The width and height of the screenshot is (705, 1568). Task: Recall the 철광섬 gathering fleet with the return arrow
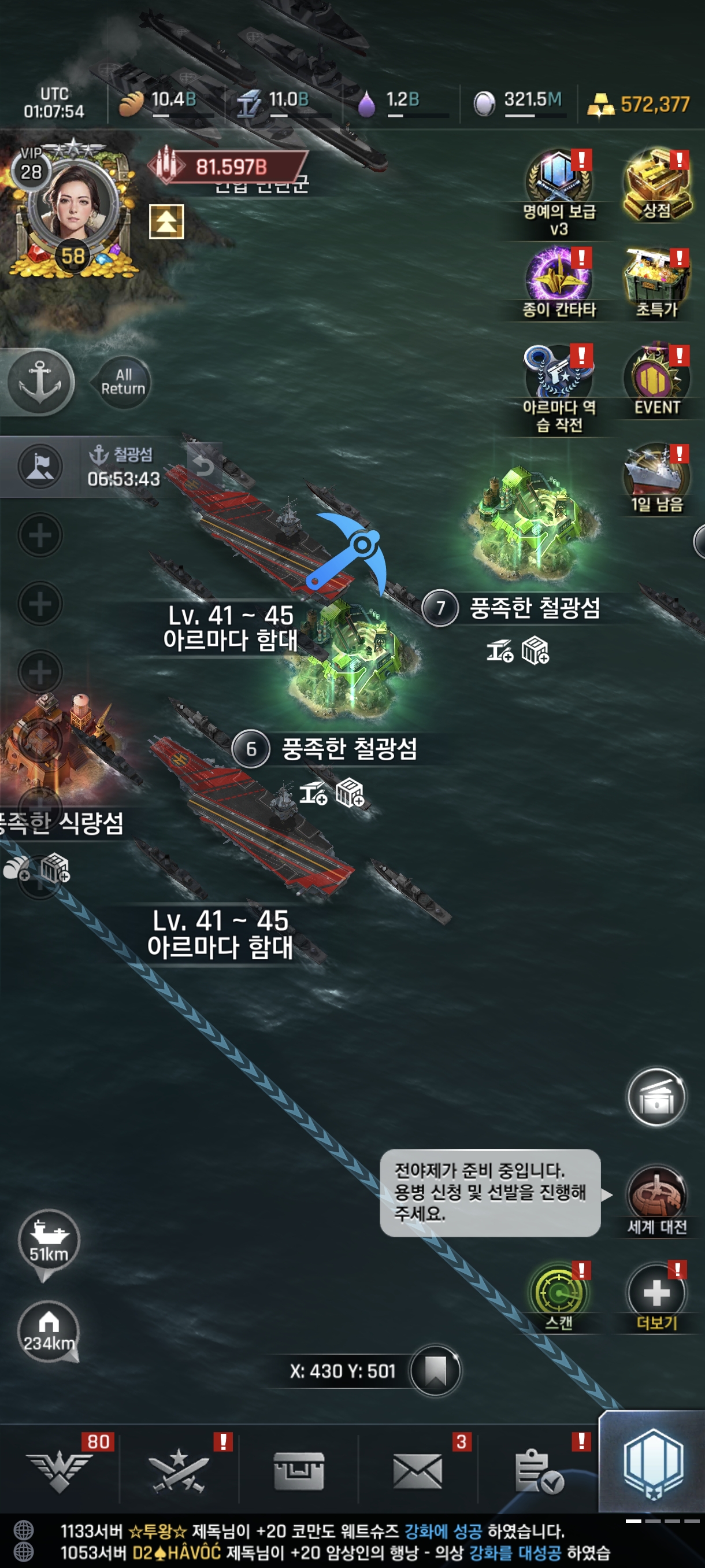204,465
